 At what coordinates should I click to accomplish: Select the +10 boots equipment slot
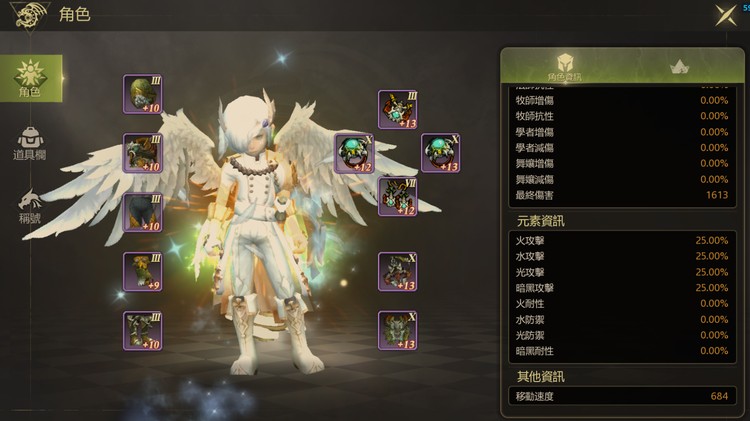pyautogui.click(x=142, y=330)
